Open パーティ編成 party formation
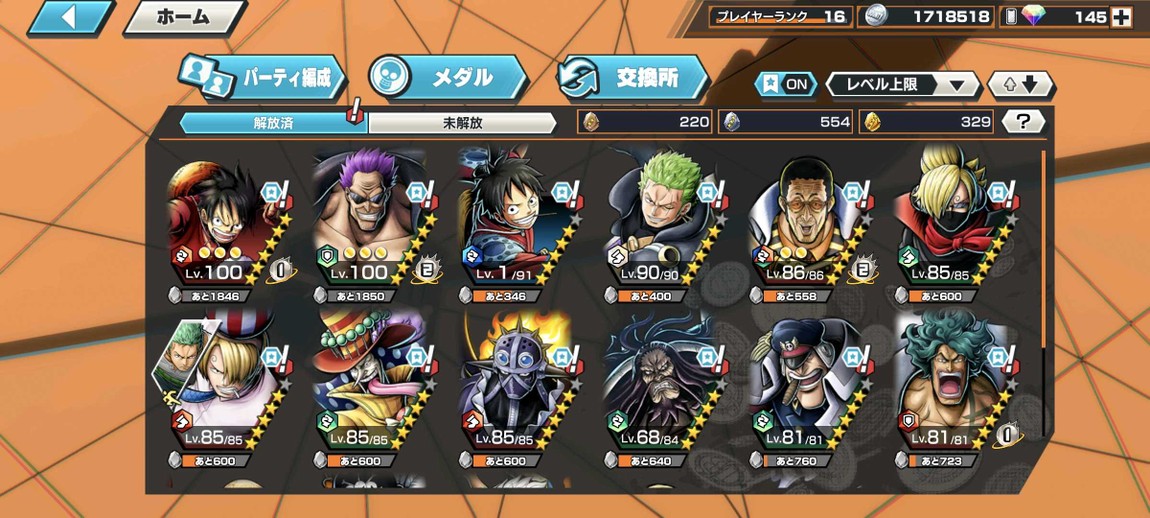The width and height of the screenshot is (1150, 518). [x=263, y=77]
